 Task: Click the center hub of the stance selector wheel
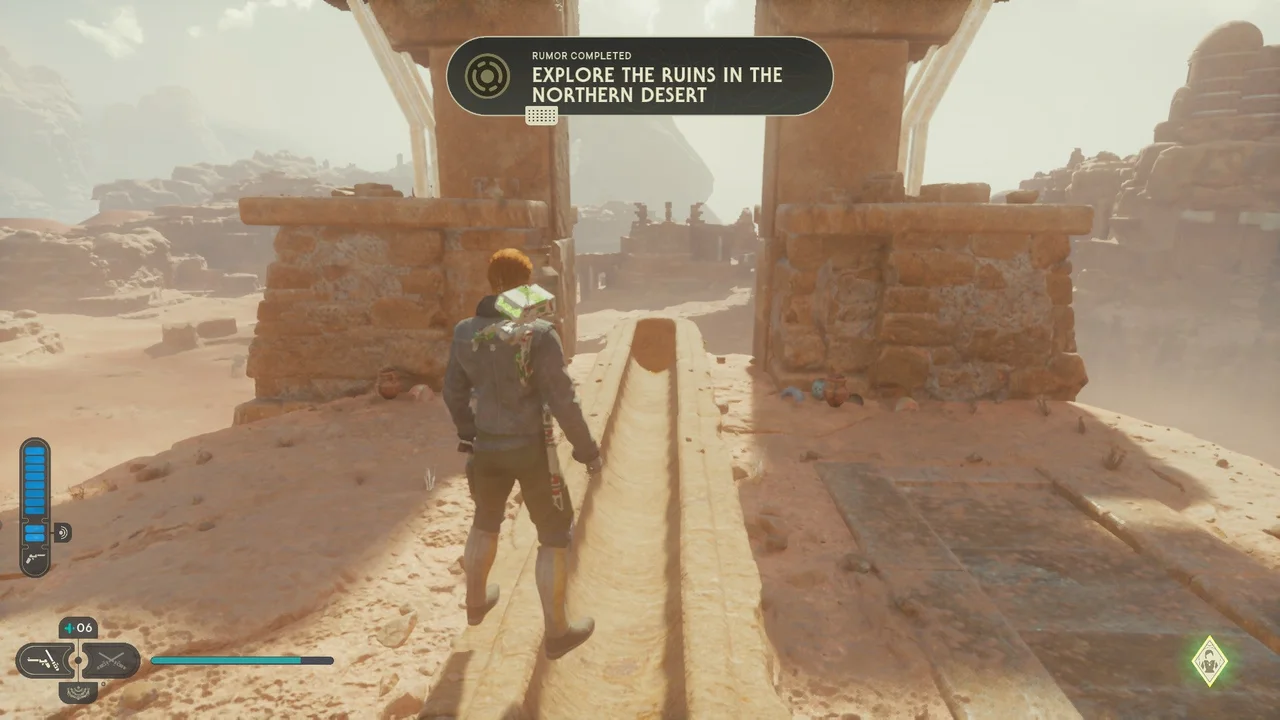[78, 660]
